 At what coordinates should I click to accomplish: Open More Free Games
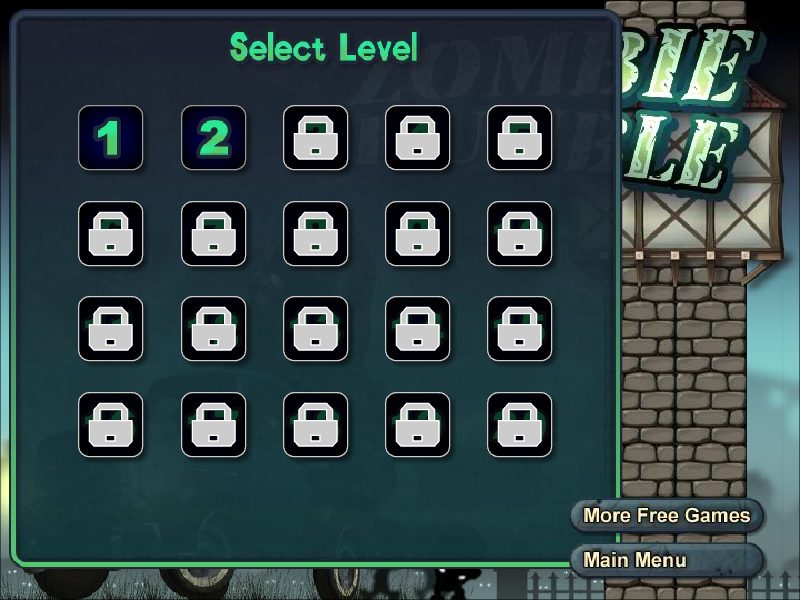point(666,516)
